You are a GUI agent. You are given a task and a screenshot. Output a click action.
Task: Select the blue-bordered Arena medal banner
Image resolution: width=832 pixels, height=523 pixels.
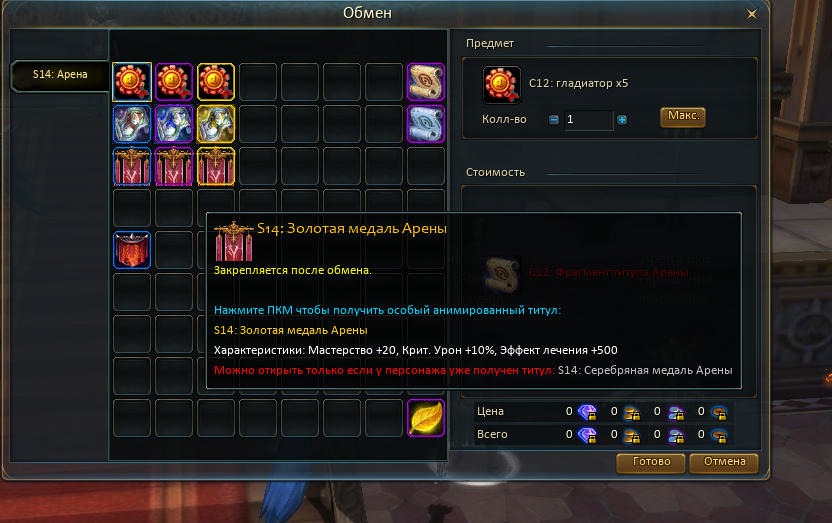132,166
